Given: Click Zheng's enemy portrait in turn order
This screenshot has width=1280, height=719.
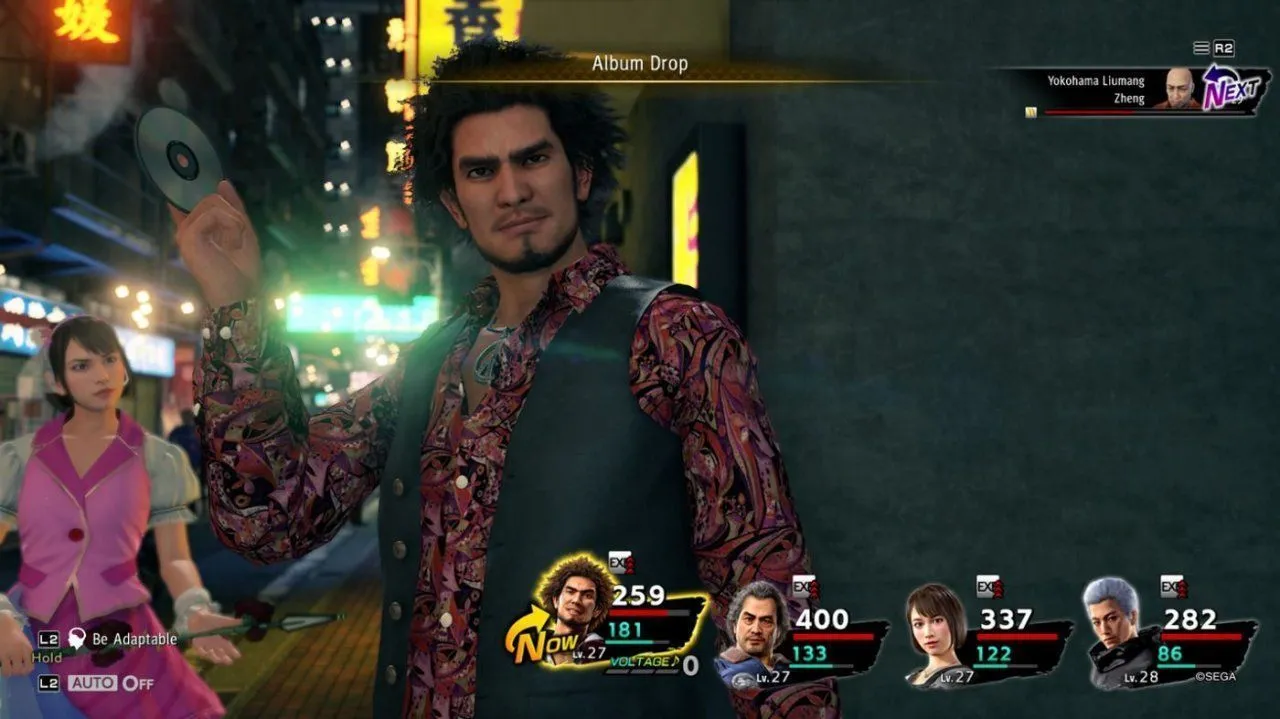Looking at the screenshot, I should click(1181, 88).
